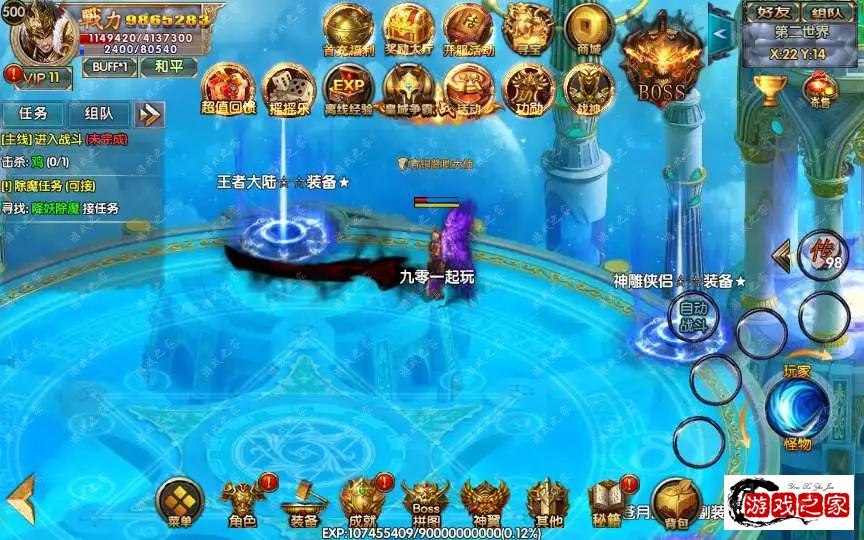The width and height of the screenshot is (864, 540).
Task: Open the 摇摇乐 dice game icon
Action: point(287,88)
